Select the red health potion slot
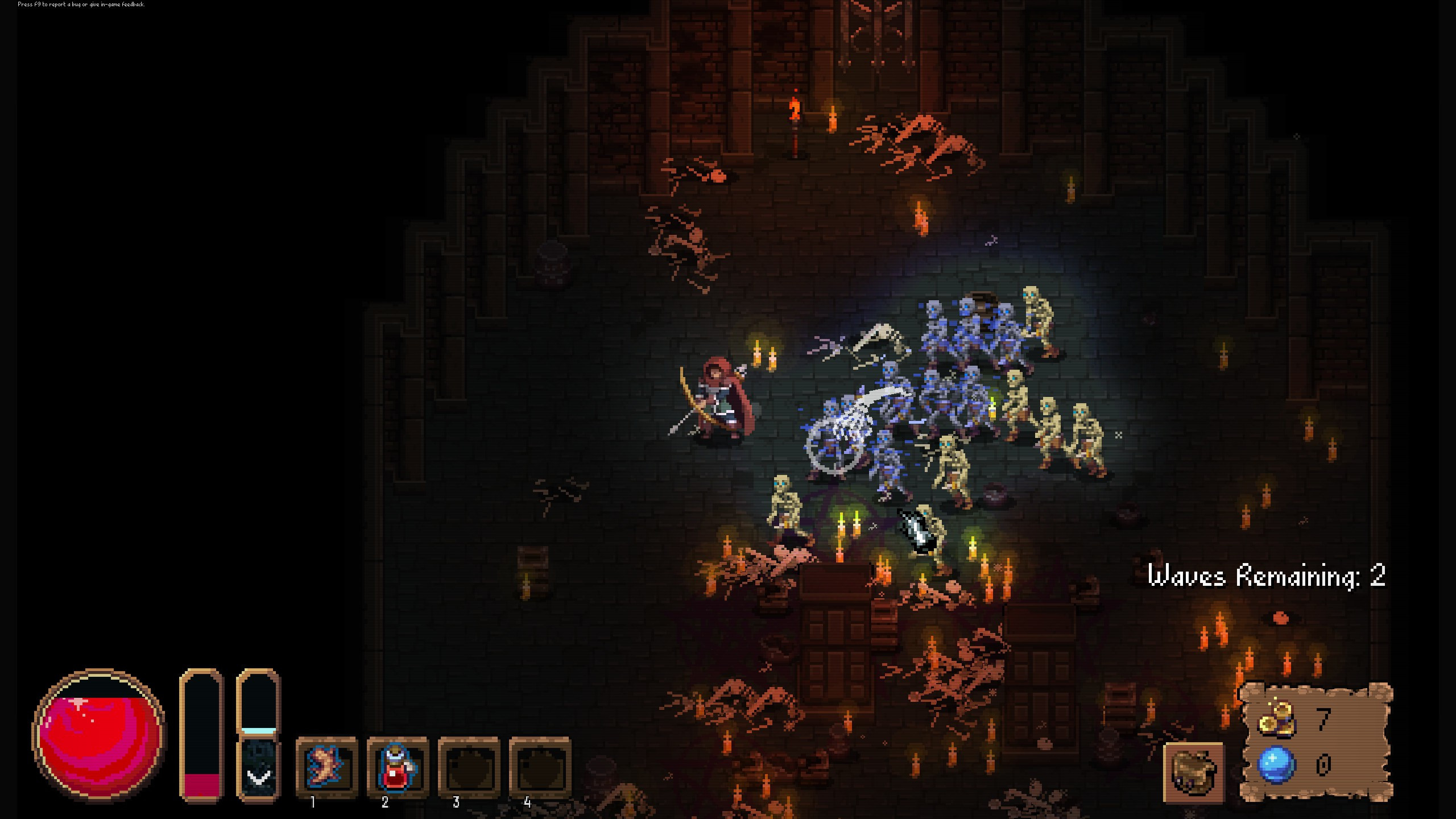The height and width of the screenshot is (819, 1456). pos(397,766)
